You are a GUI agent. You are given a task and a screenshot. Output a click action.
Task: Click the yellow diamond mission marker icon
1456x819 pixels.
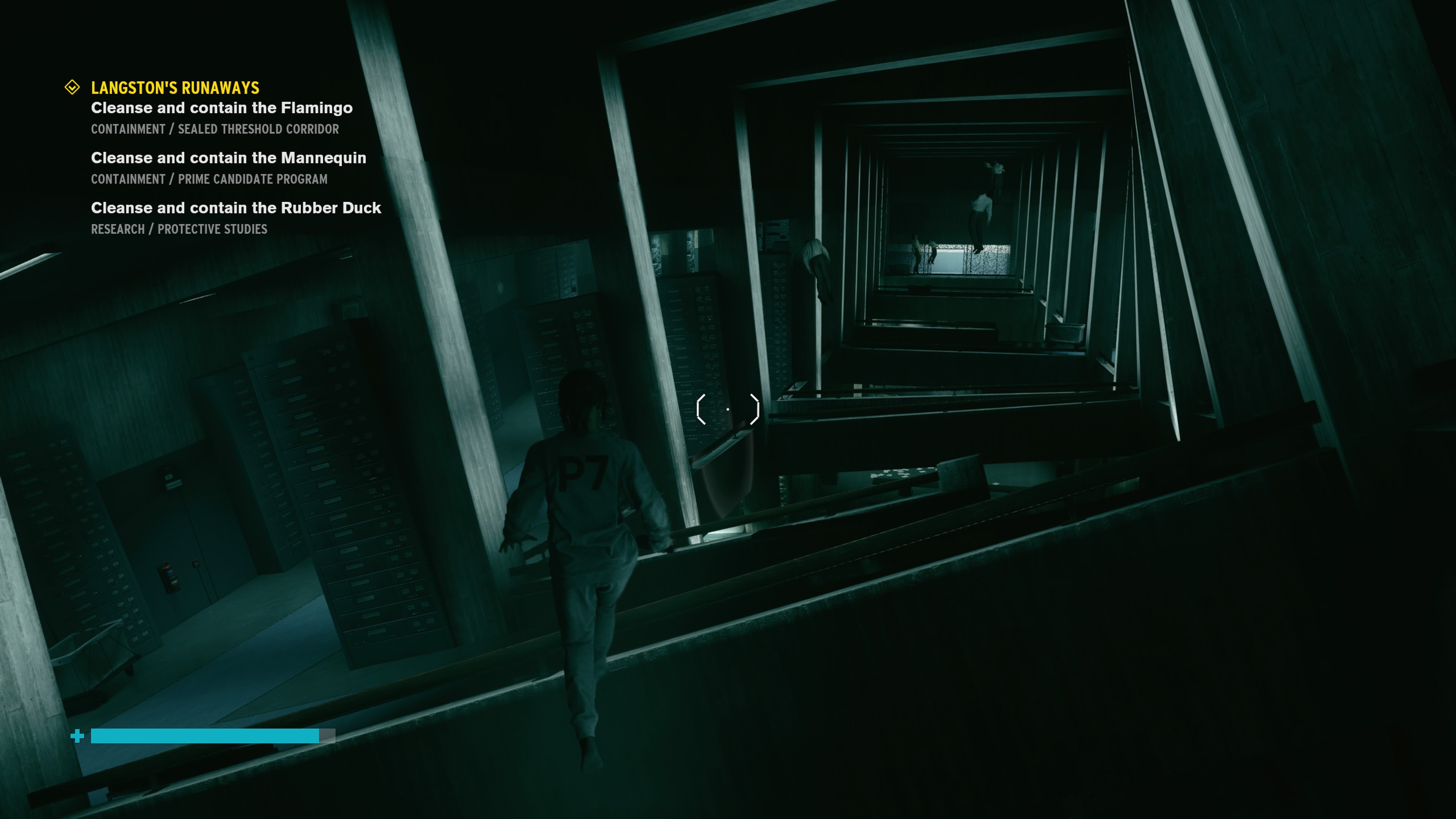point(72,87)
